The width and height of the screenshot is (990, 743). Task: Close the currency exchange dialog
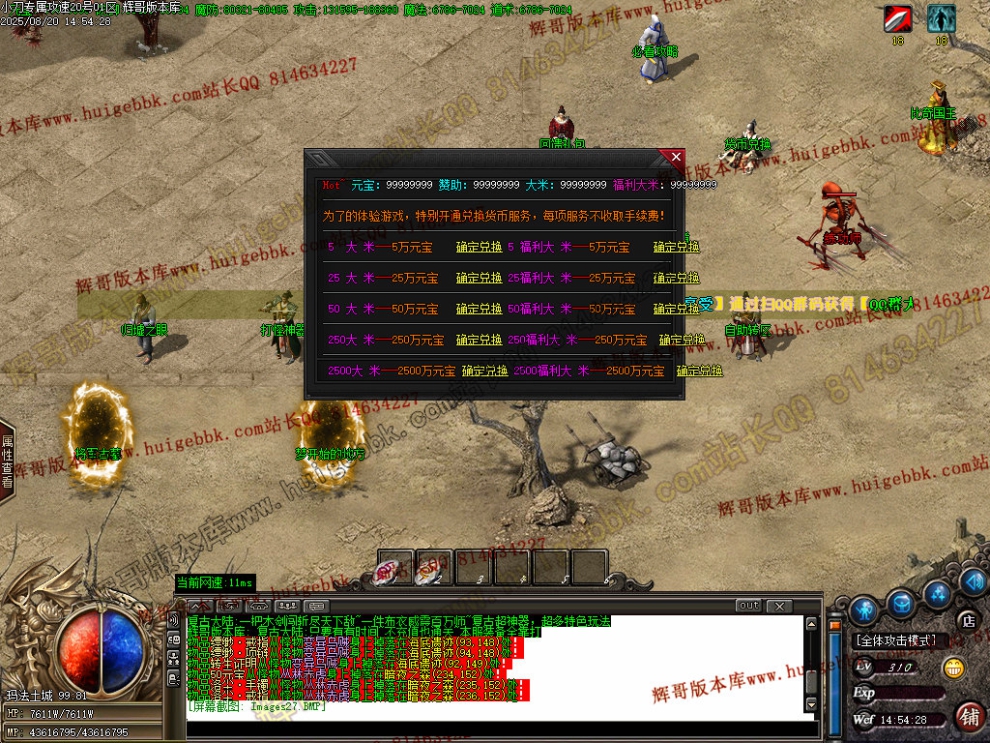(x=676, y=158)
